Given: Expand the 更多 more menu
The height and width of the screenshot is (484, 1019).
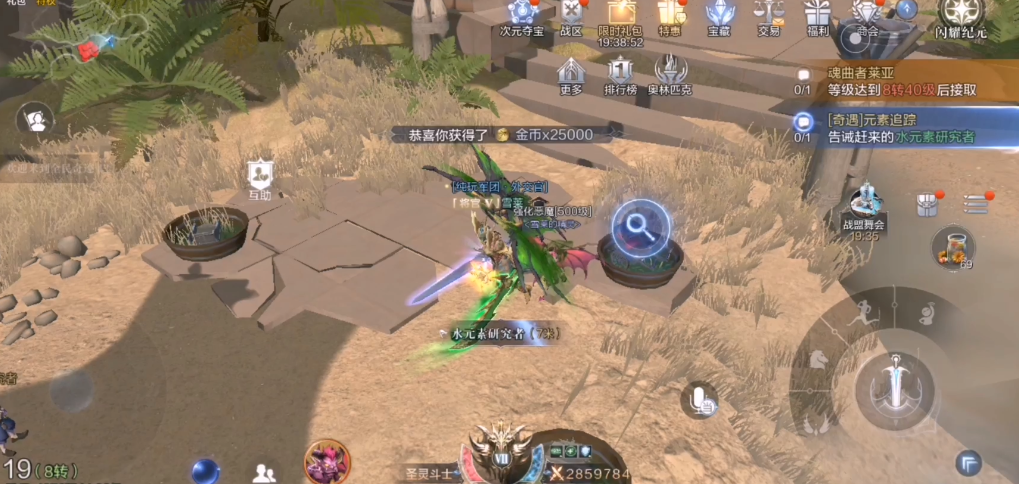Looking at the screenshot, I should (571, 75).
